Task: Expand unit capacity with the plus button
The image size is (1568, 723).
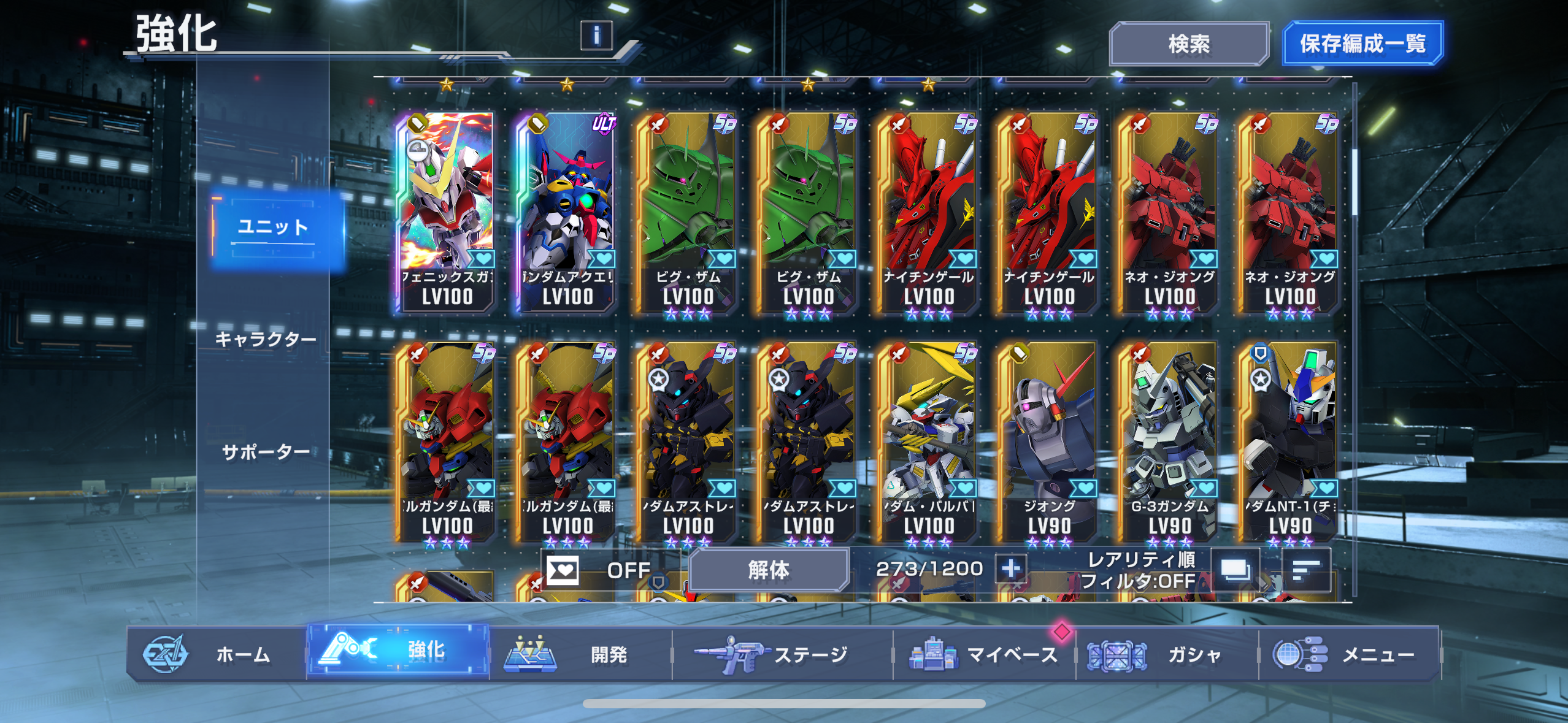Action: 1011,569
